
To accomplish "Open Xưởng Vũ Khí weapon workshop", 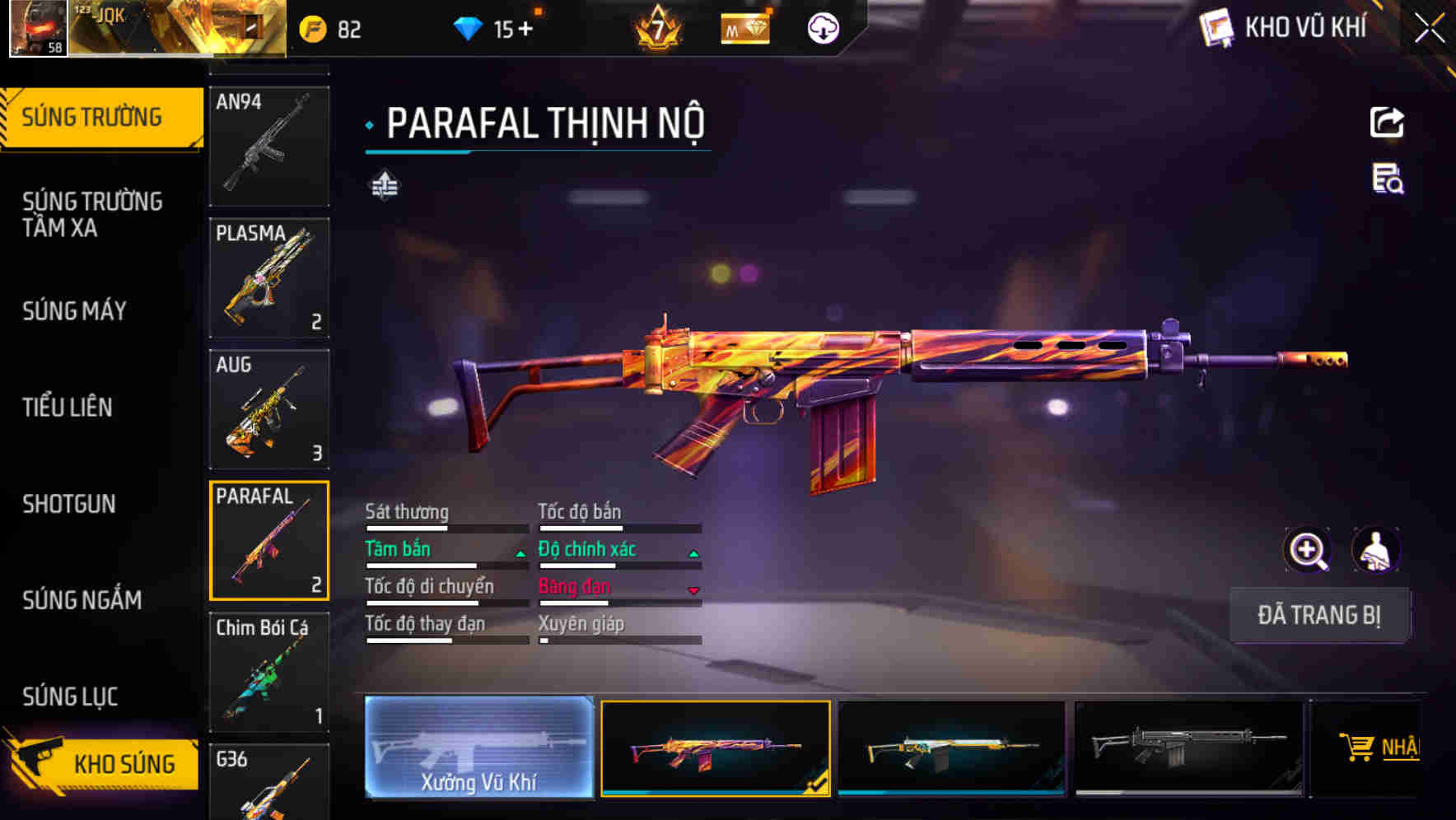I will 479,749.
